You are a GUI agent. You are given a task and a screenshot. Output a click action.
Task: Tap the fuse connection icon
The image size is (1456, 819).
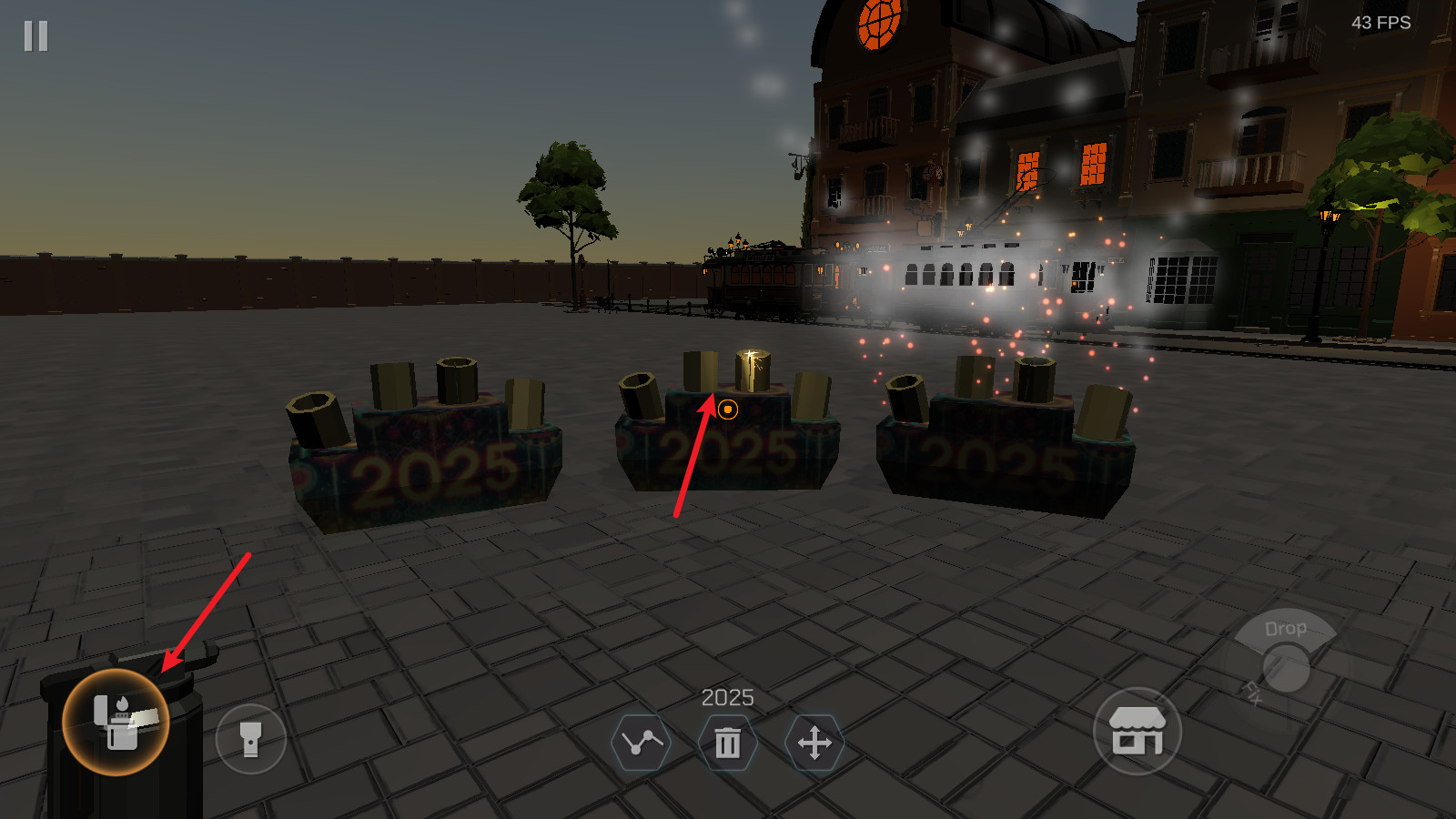point(642,743)
